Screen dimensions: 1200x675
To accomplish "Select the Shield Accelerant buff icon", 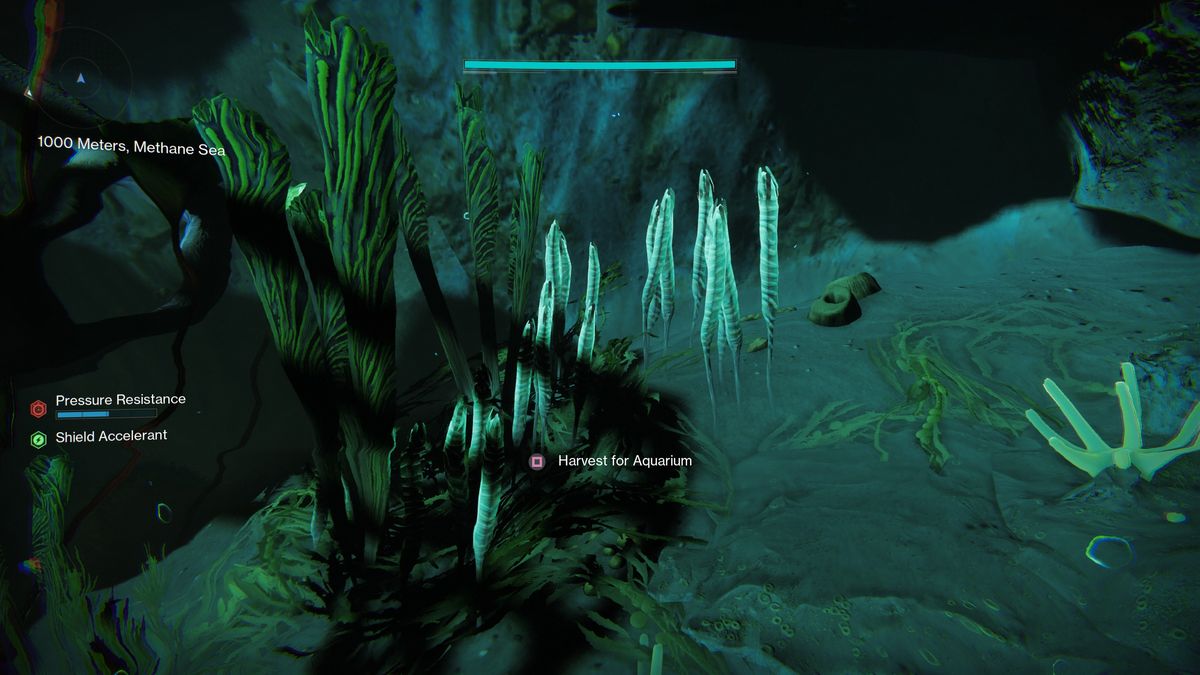I will click(x=39, y=439).
